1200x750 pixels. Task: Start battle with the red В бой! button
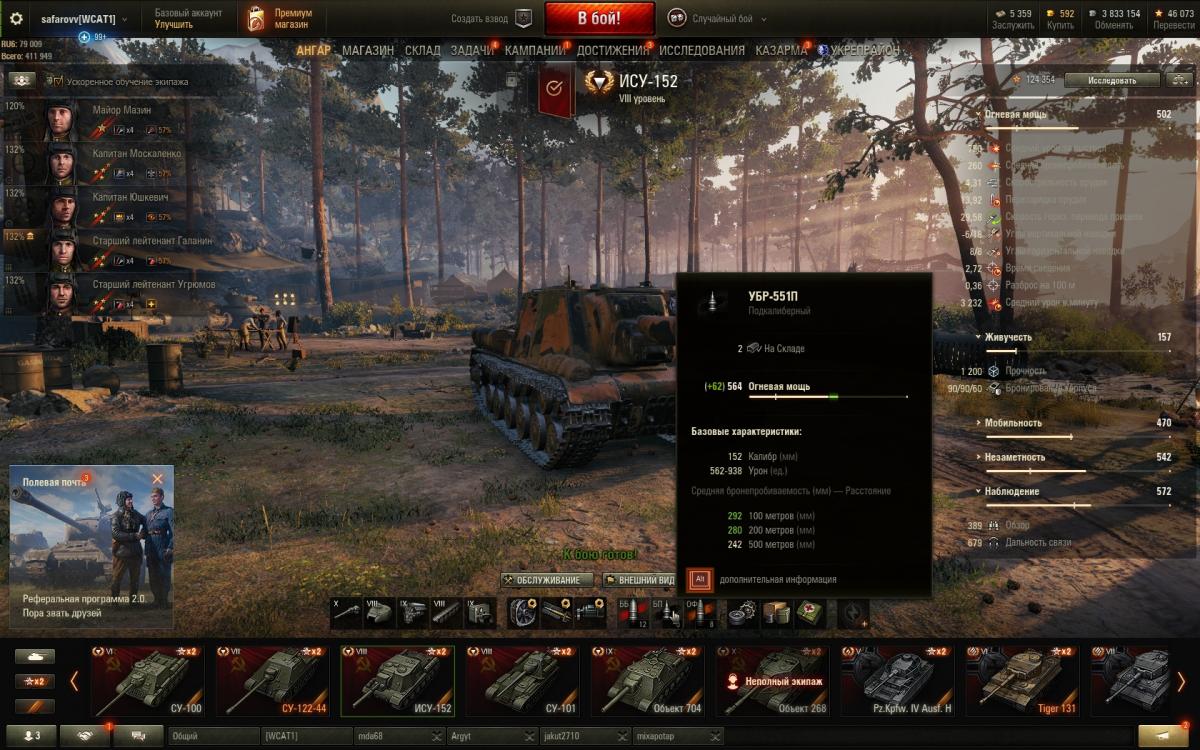(x=599, y=18)
